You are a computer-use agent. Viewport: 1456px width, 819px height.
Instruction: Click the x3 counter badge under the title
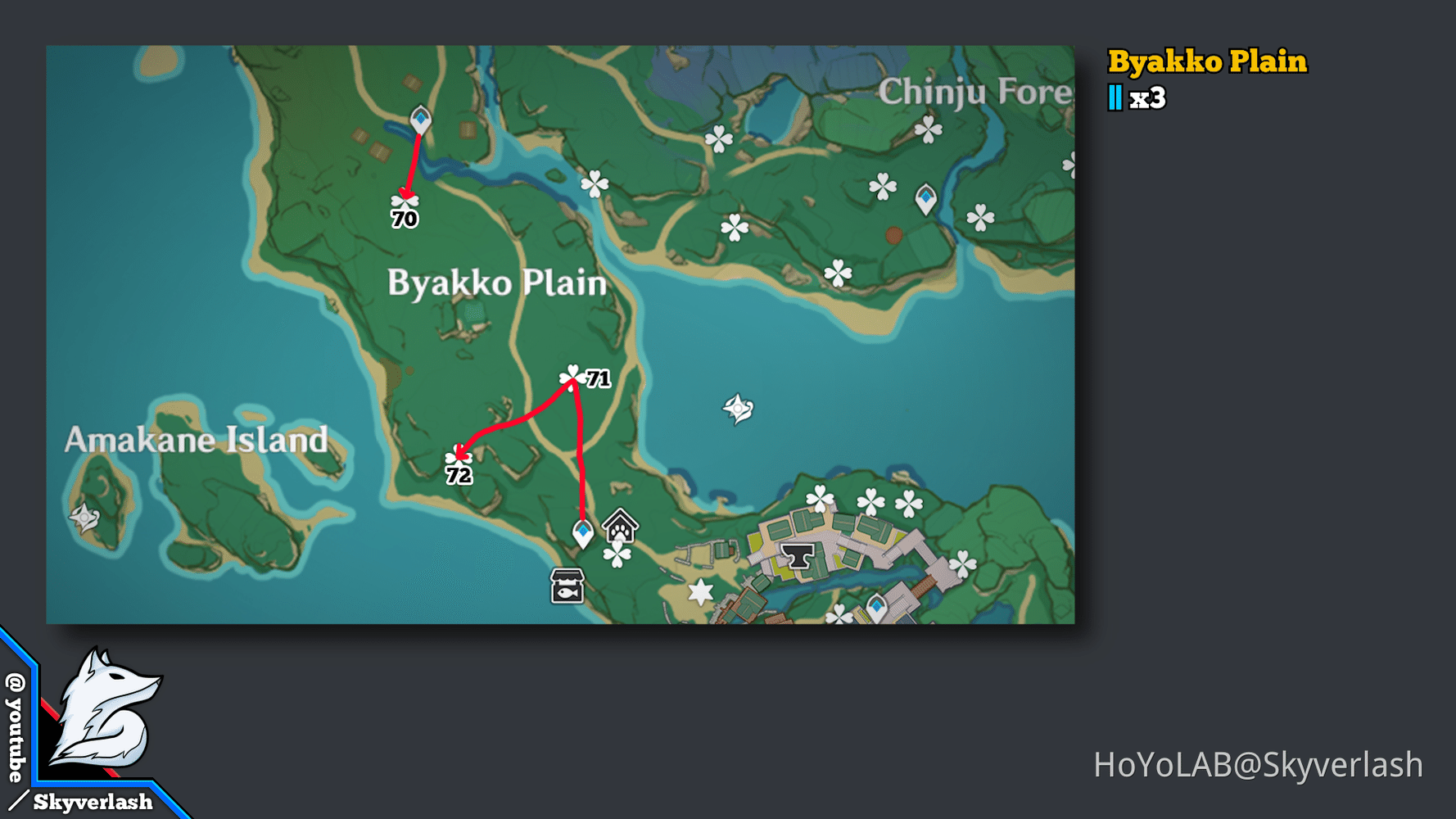pyautogui.click(x=1137, y=97)
